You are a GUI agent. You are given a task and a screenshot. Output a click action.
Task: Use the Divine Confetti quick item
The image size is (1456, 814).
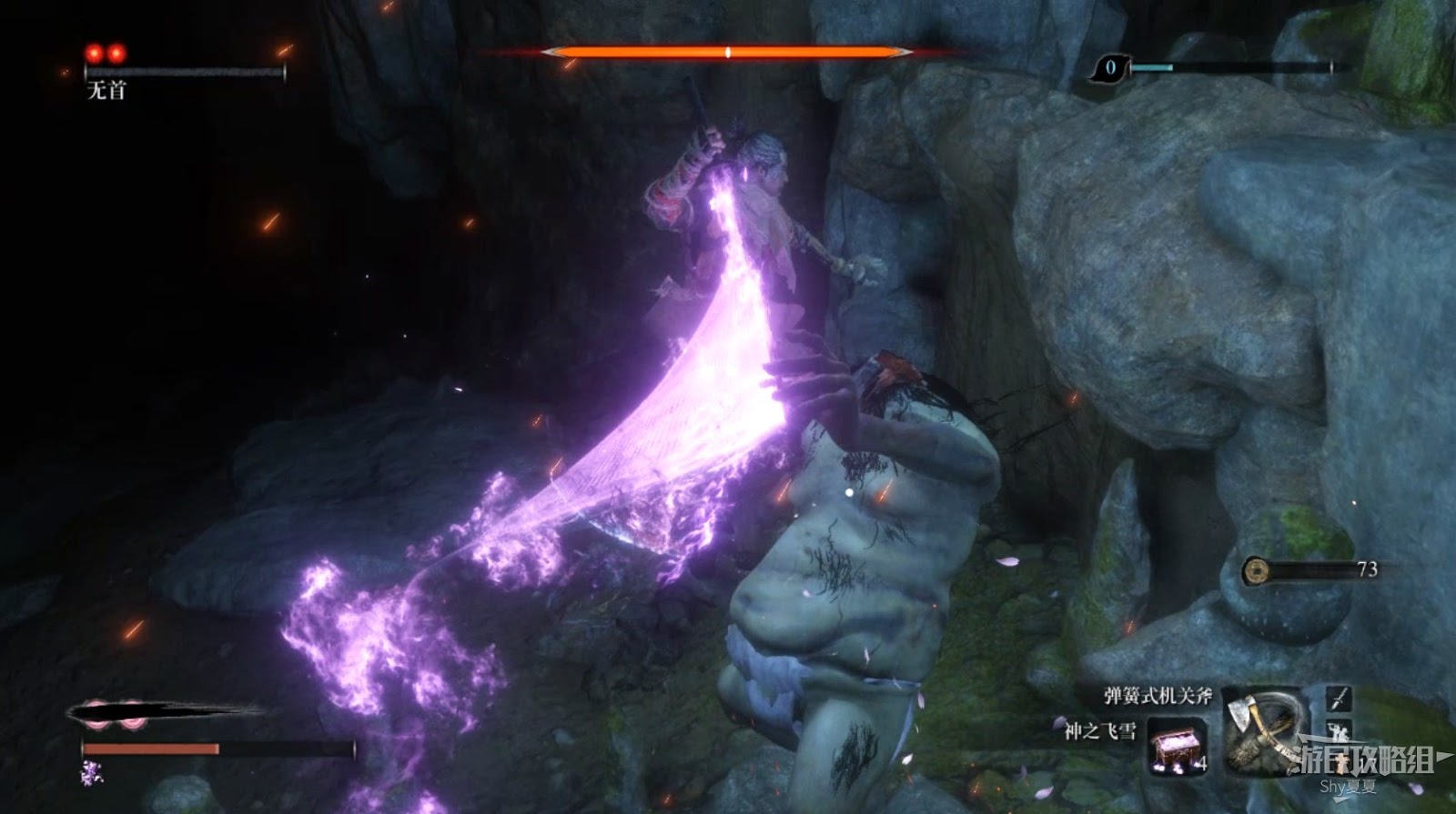[x=1177, y=747]
